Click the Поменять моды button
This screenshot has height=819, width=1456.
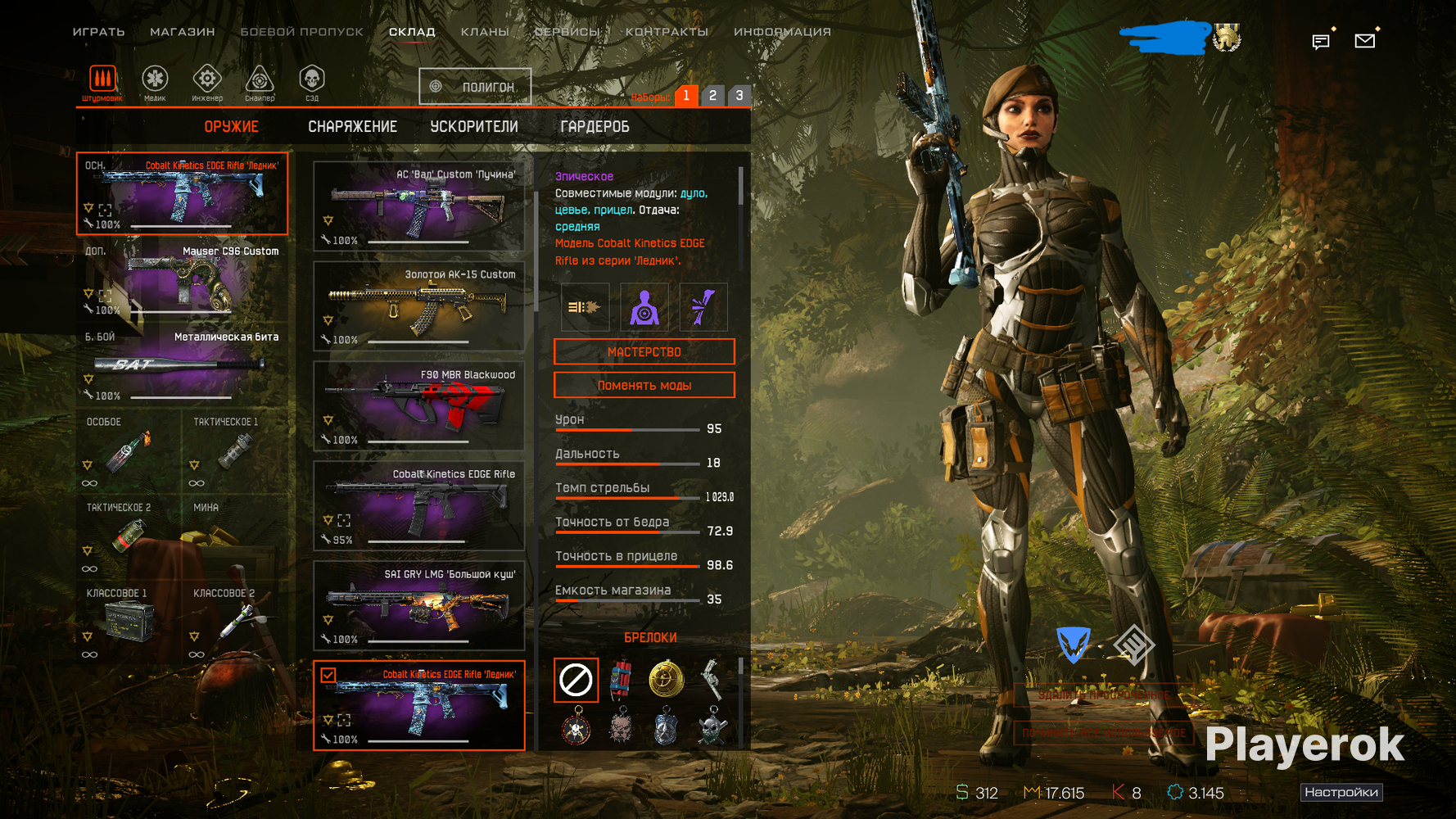[644, 386]
